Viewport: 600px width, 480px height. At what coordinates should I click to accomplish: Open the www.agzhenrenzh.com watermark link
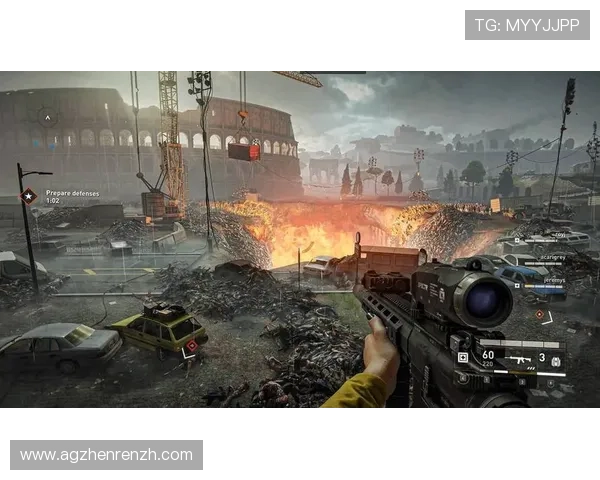click(107, 455)
